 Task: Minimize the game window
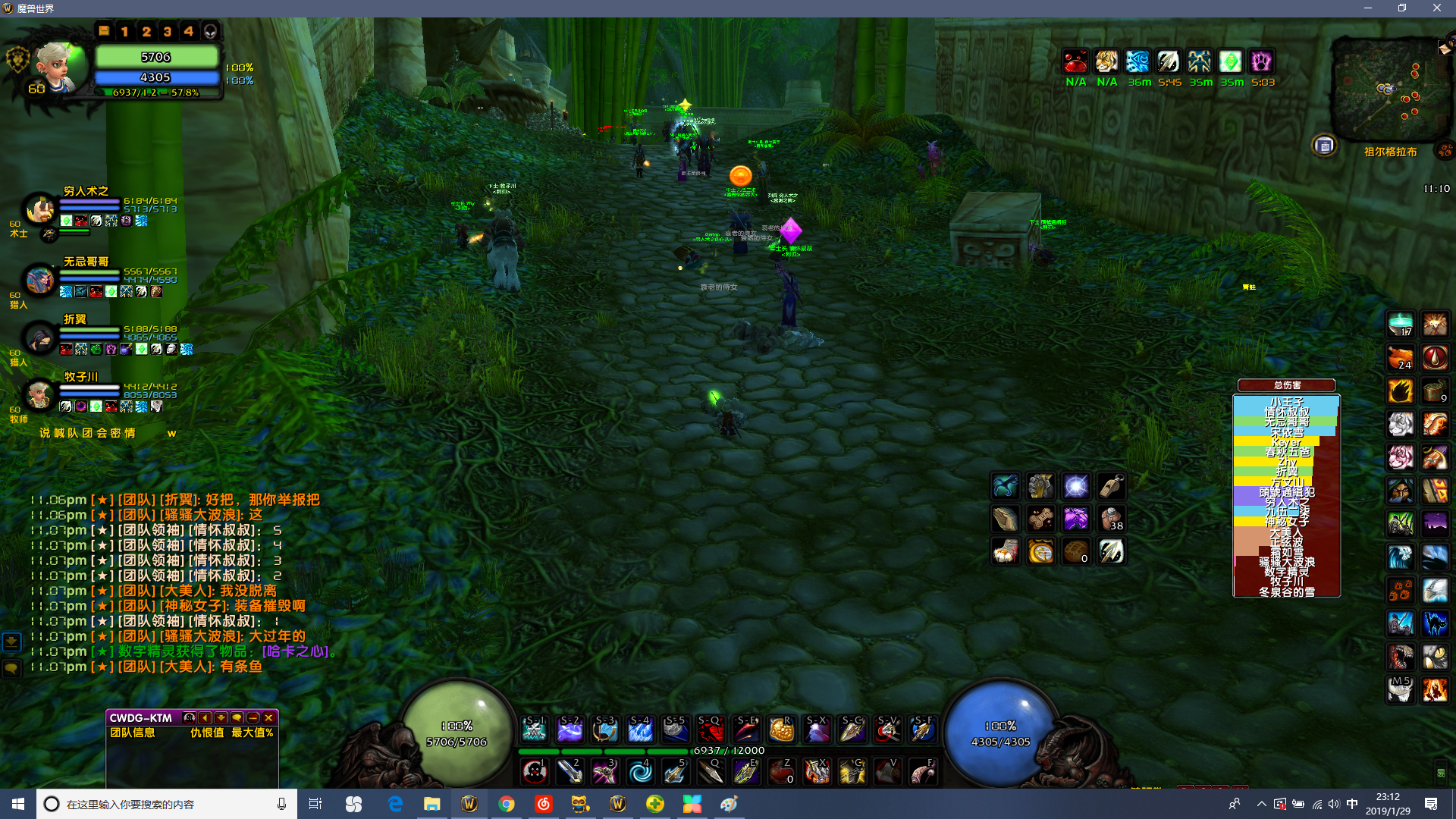[x=1368, y=8]
